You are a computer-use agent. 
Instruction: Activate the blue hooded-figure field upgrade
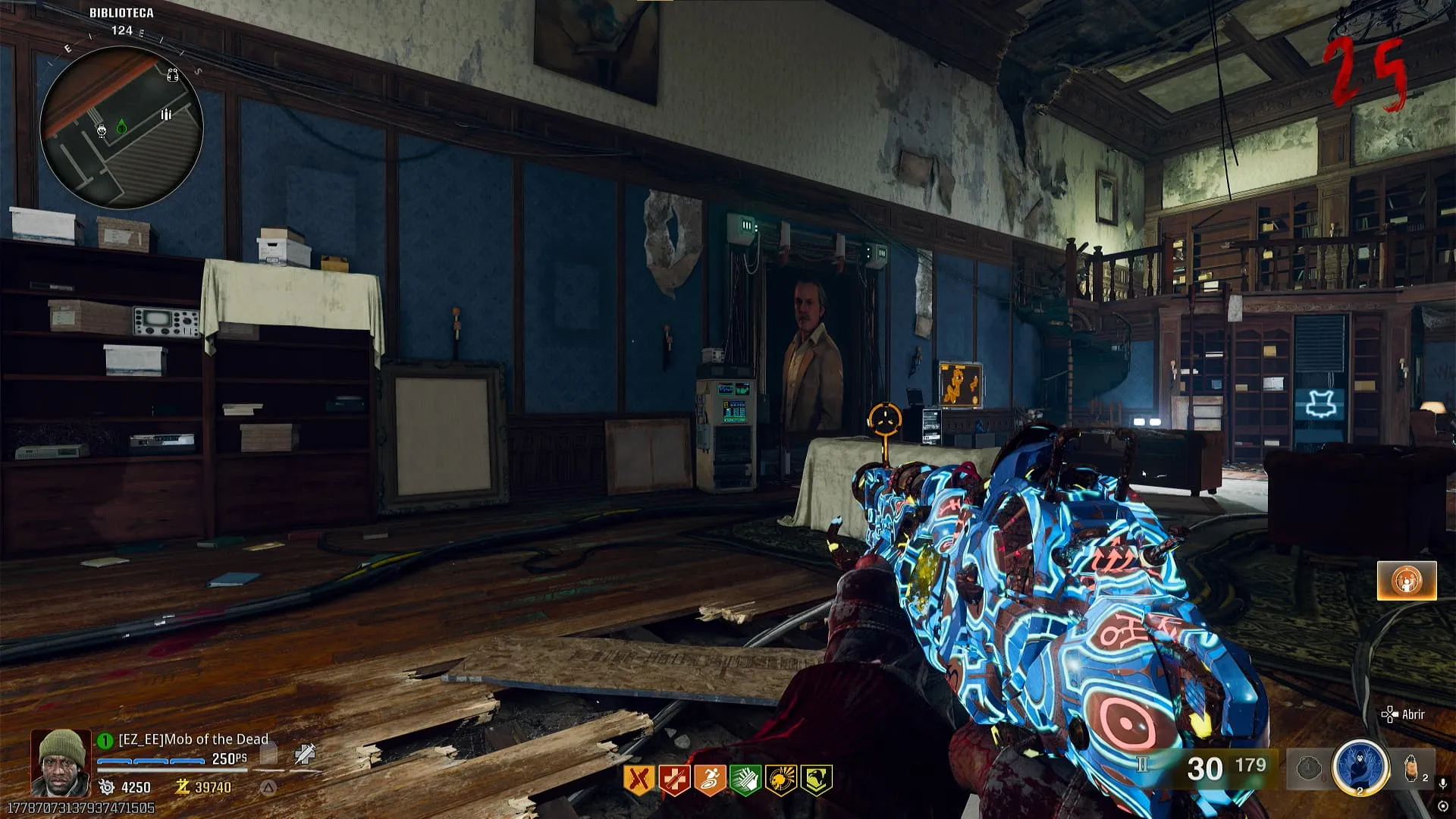tap(1360, 767)
